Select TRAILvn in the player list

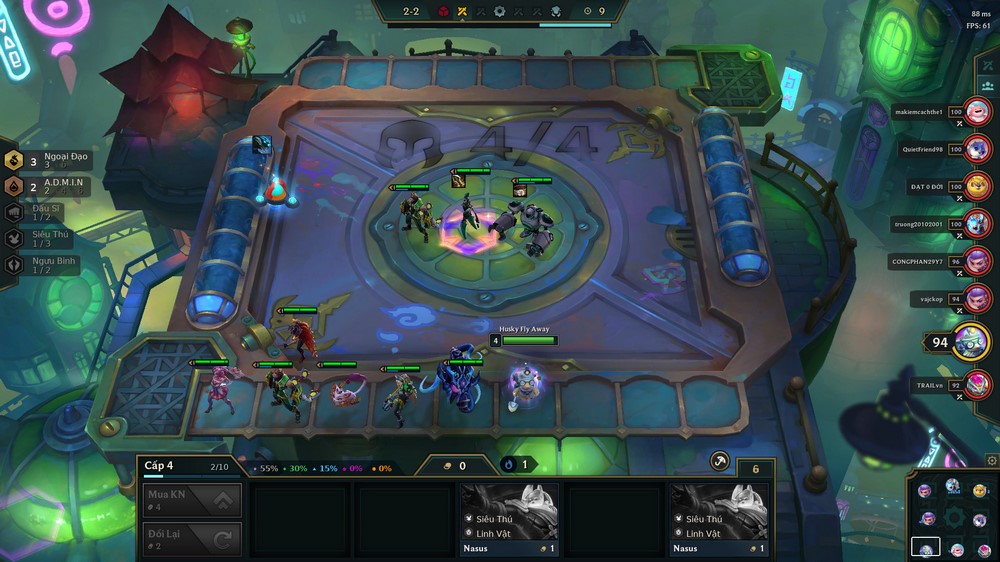977,384
